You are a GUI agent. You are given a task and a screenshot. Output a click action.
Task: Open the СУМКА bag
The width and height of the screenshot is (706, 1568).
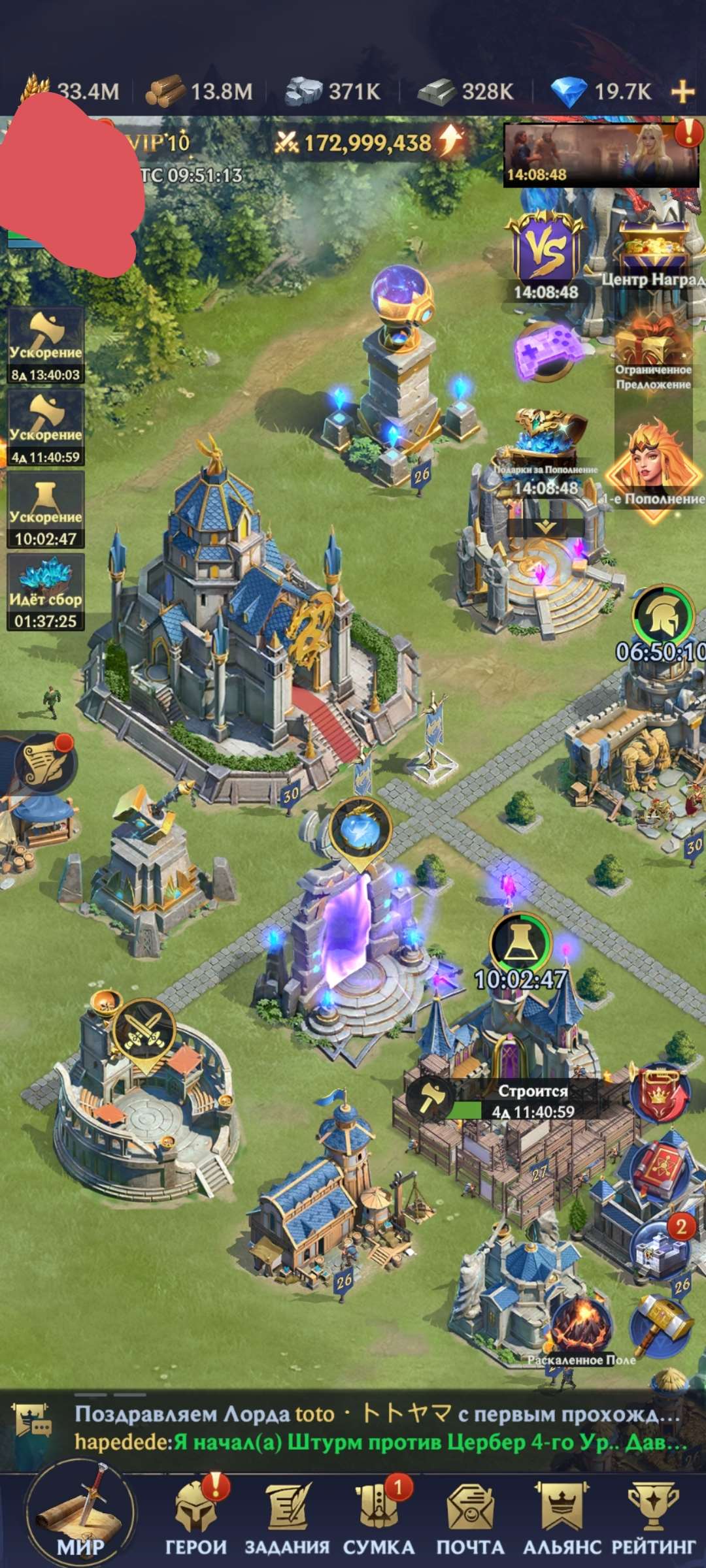click(x=378, y=1518)
